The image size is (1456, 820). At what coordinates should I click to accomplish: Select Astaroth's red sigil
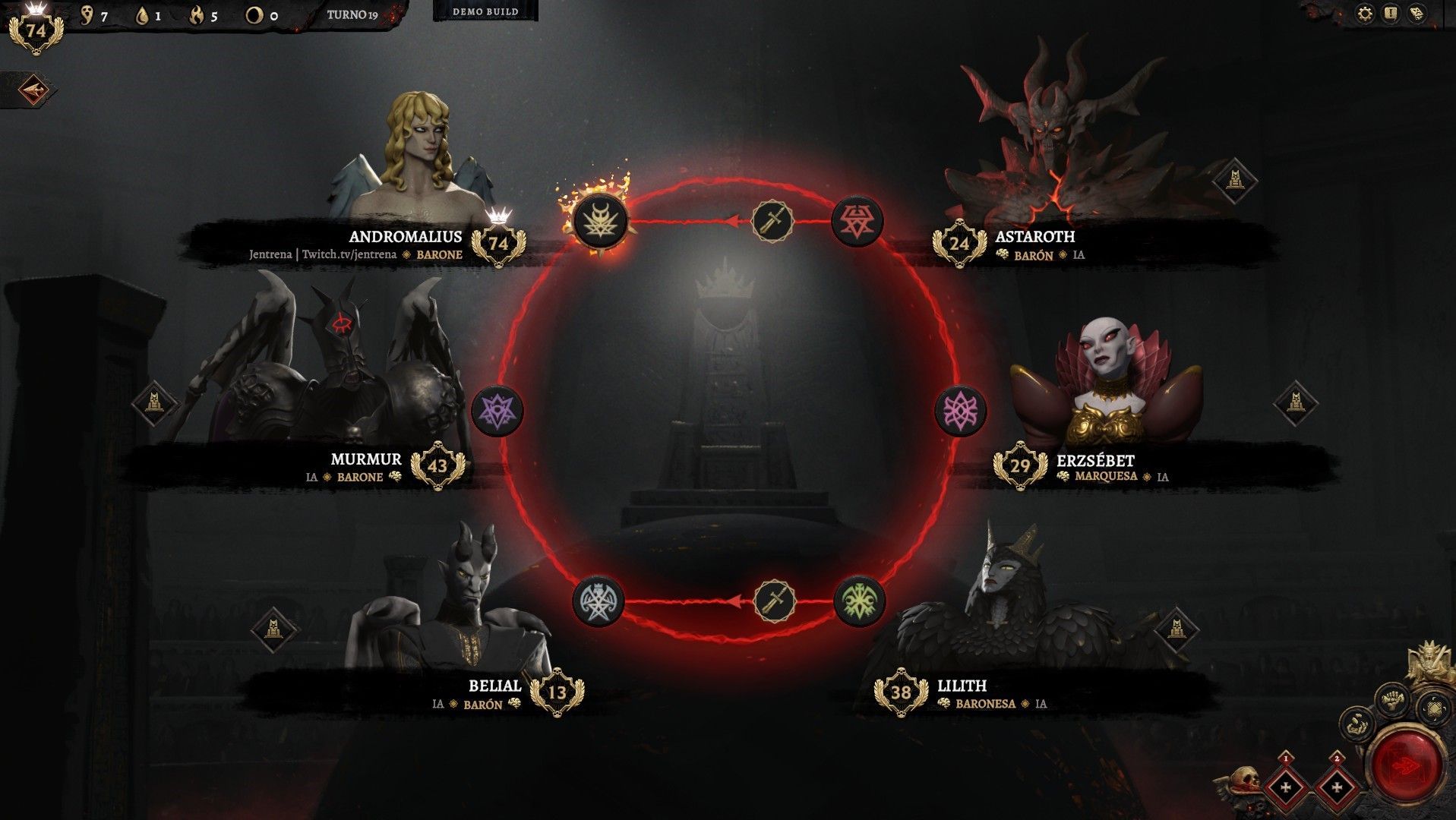tap(857, 221)
